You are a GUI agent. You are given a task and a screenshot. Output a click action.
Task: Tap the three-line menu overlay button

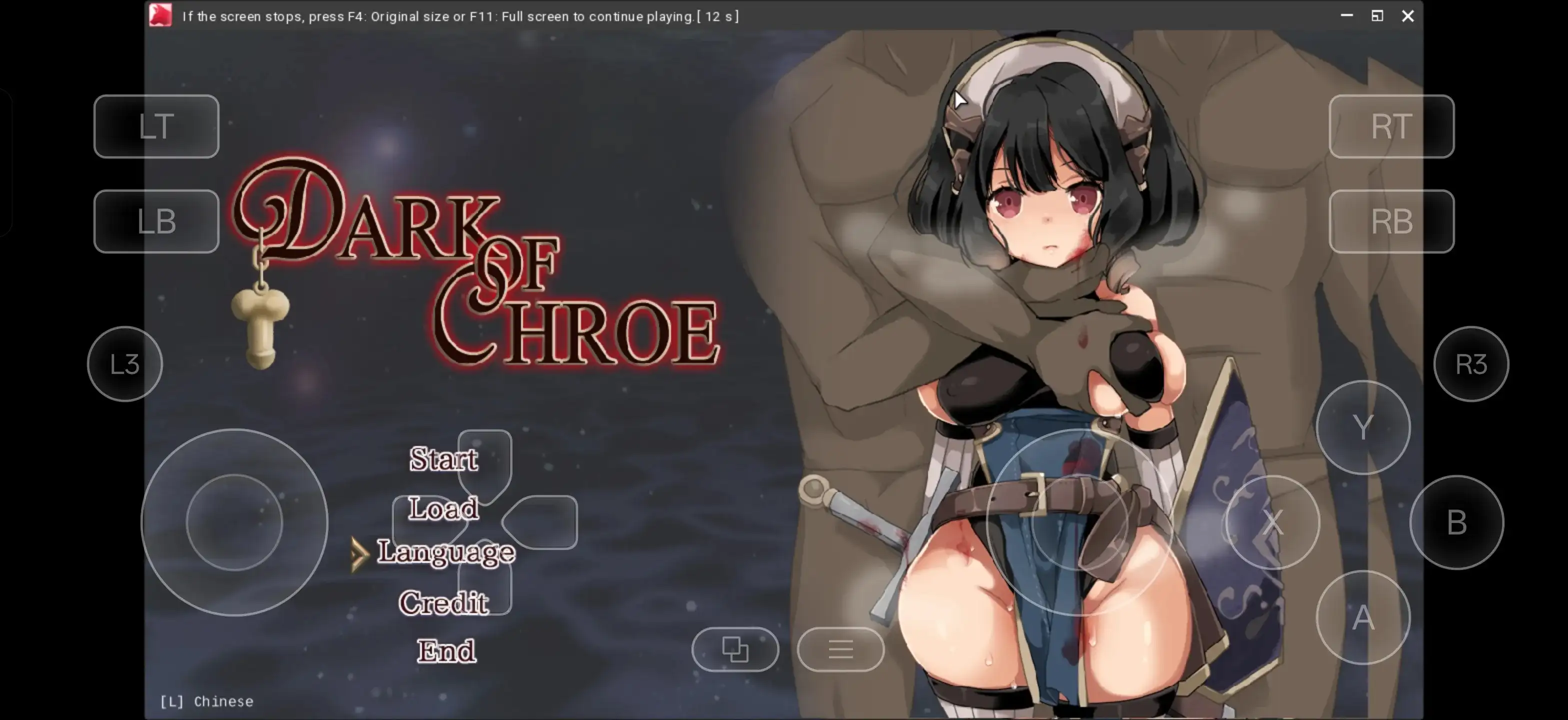840,649
